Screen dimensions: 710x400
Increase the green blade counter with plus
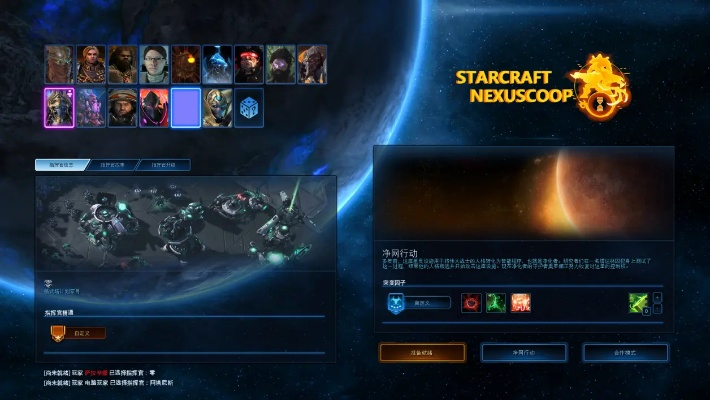(x=658, y=296)
